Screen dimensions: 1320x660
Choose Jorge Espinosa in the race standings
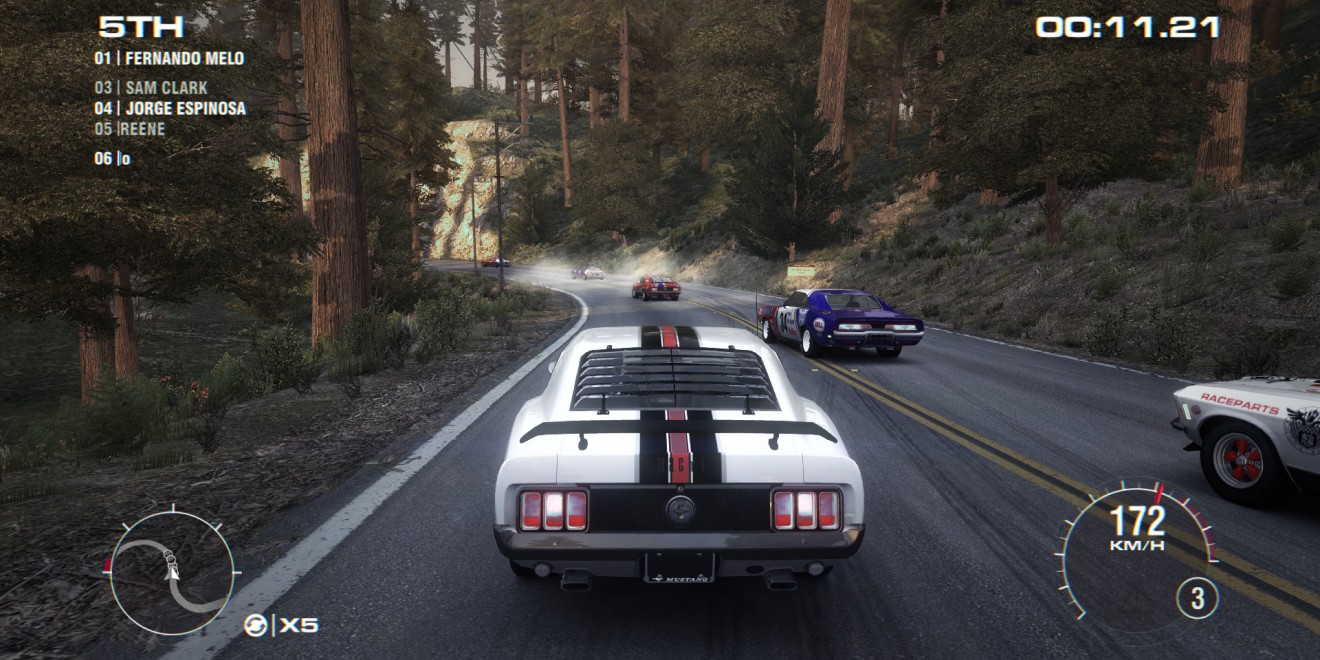pos(170,108)
